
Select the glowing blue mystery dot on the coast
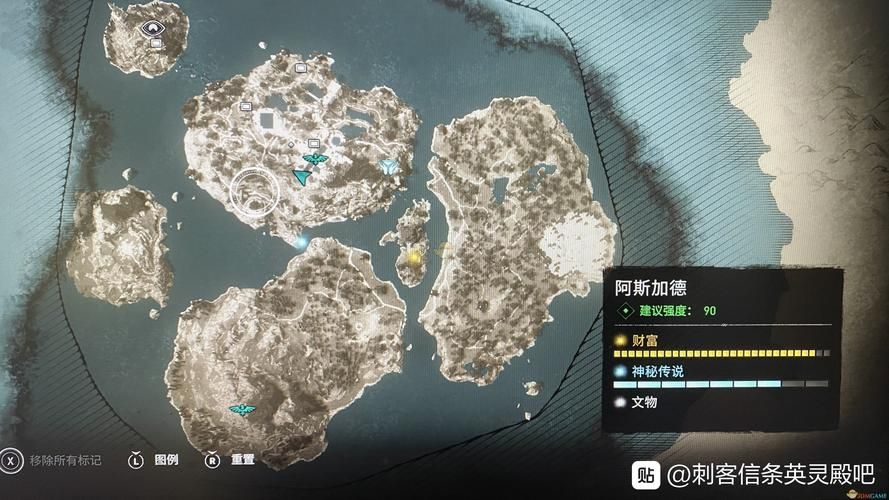(x=299, y=241)
